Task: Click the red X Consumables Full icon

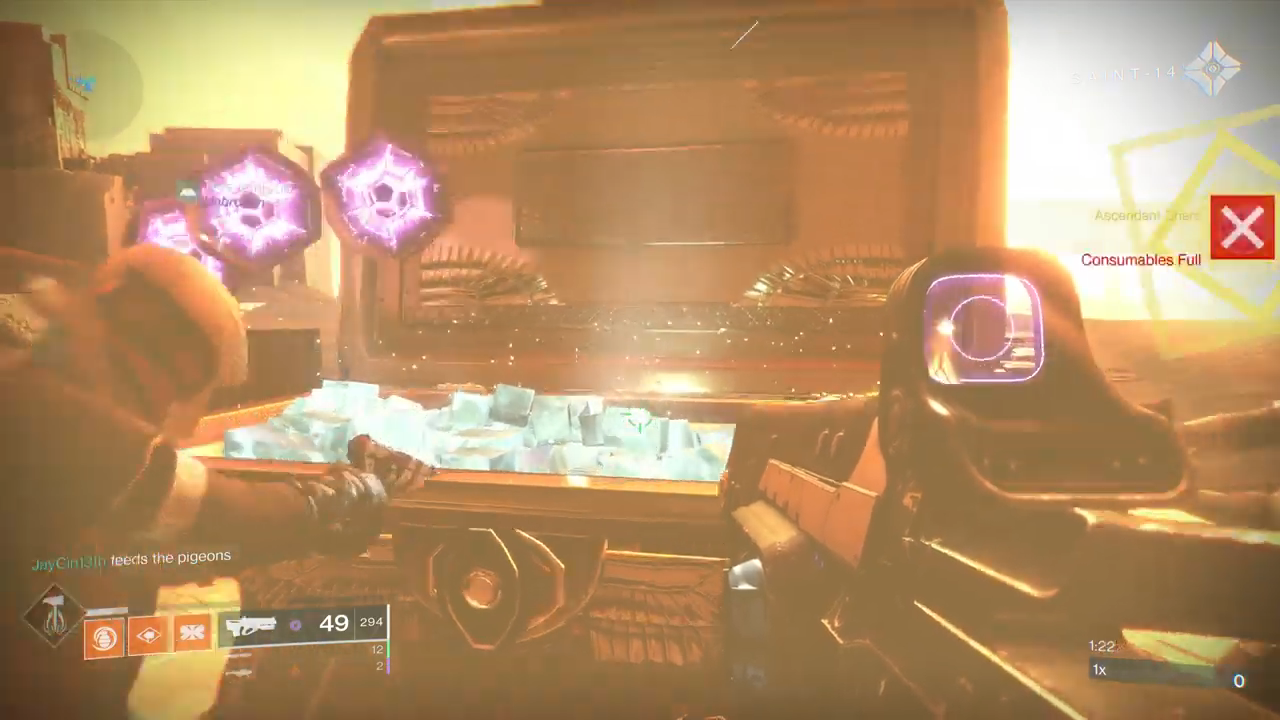Action: click(1242, 227)
